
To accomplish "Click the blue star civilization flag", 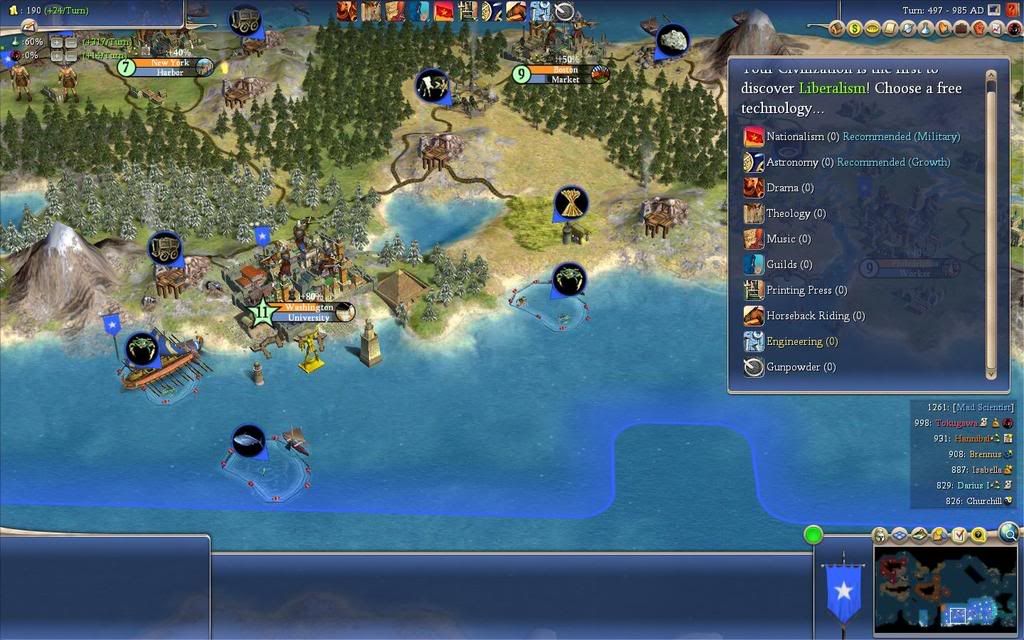I will click(x=843, y=591).
